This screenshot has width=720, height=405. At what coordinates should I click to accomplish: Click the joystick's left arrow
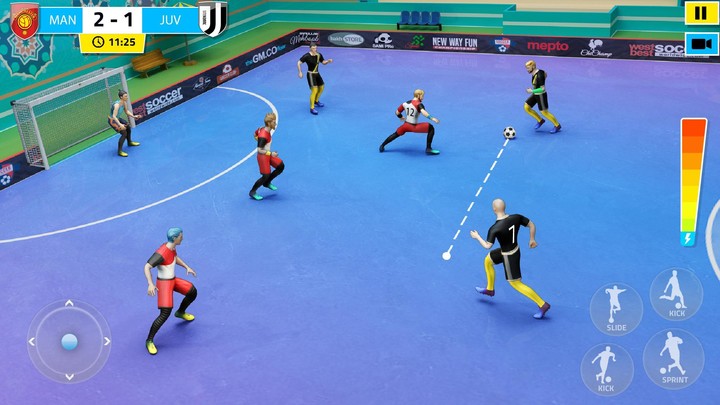click(33, 342)
